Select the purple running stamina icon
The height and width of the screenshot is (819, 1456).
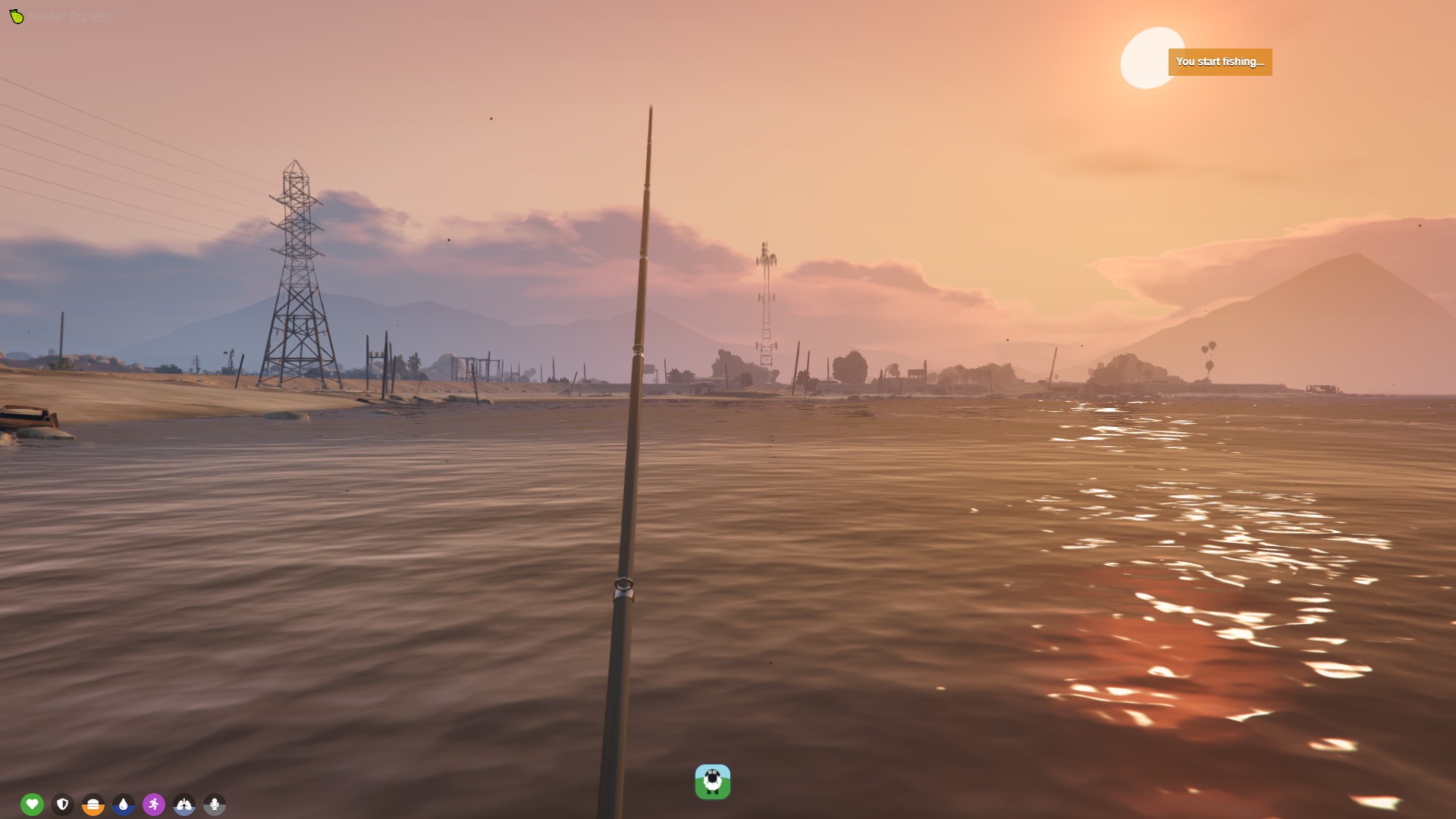[153, 804]
